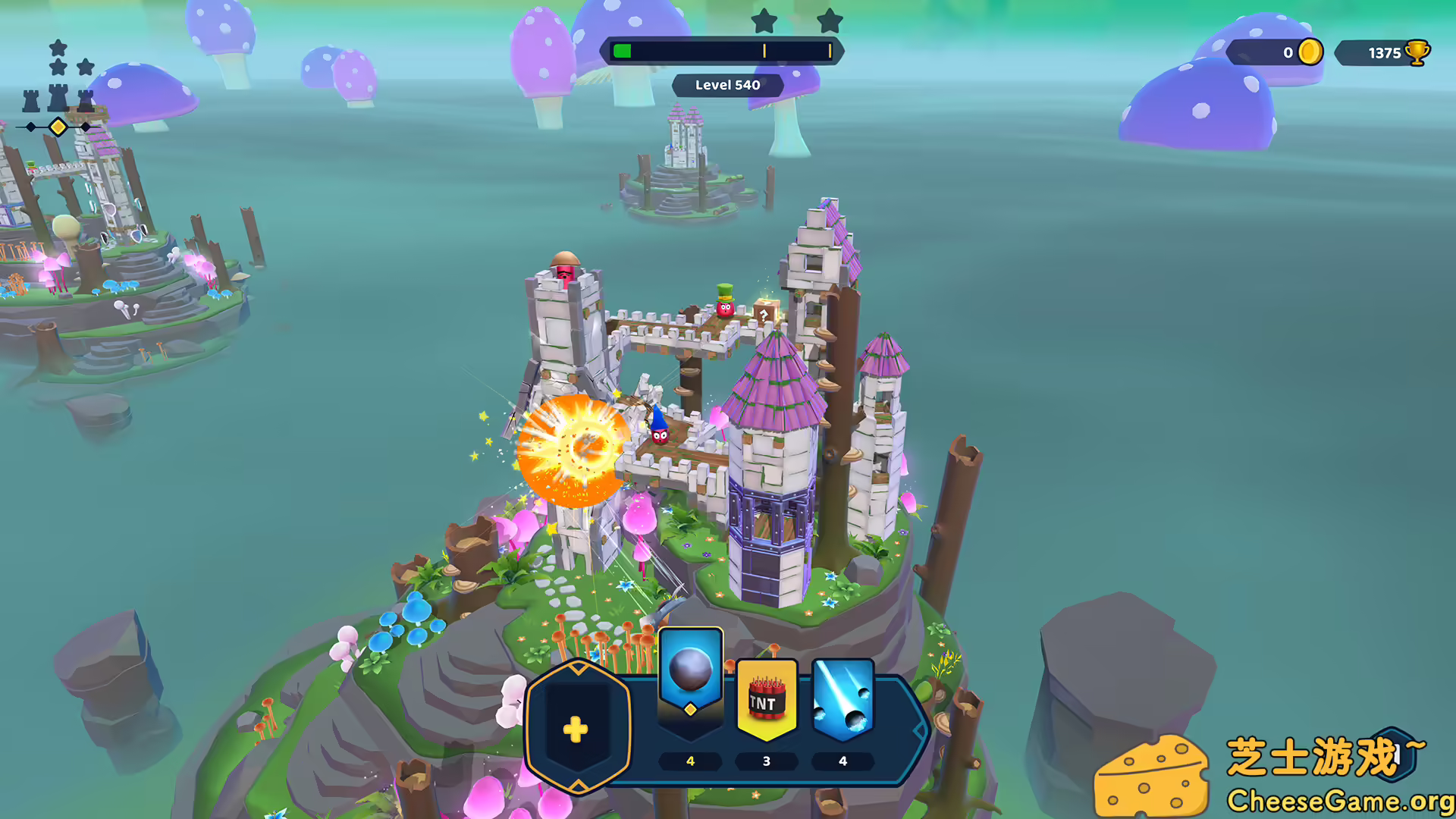Viewport: 1456px width, 819px height.
Task: Click the level star progress bar
Action: 724,50
